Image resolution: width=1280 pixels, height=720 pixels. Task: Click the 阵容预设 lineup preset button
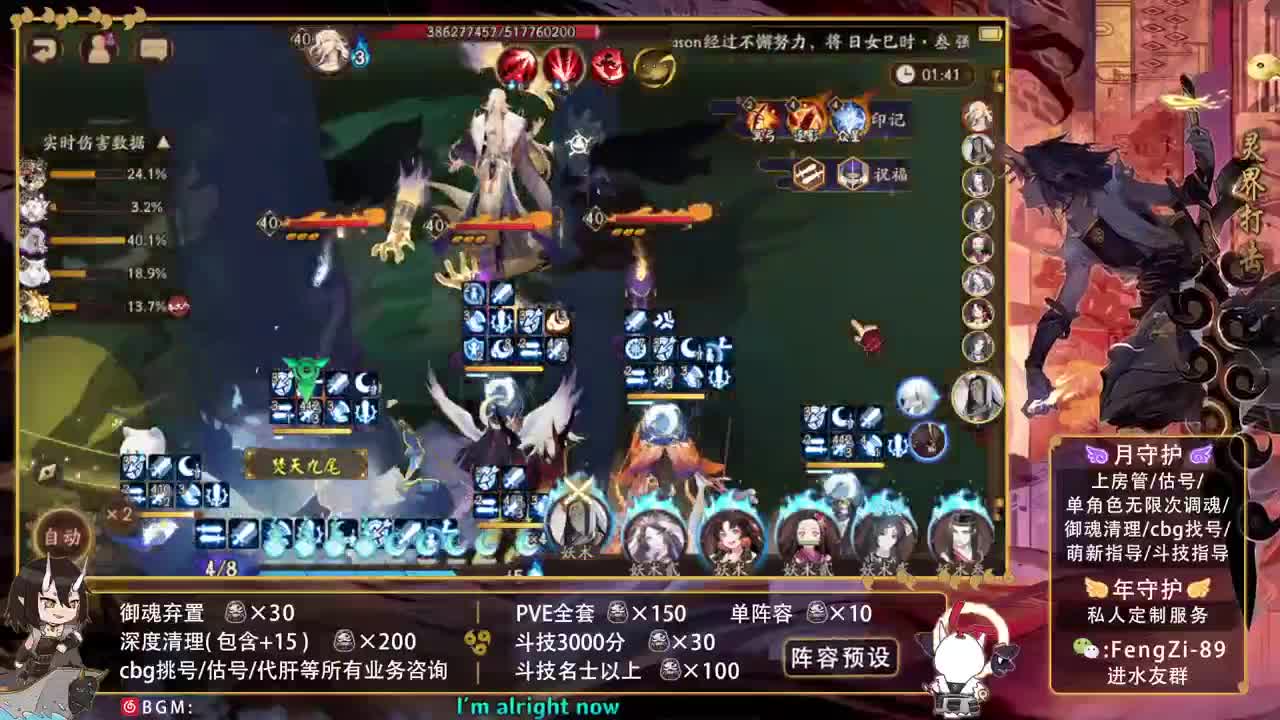point(841,660)
